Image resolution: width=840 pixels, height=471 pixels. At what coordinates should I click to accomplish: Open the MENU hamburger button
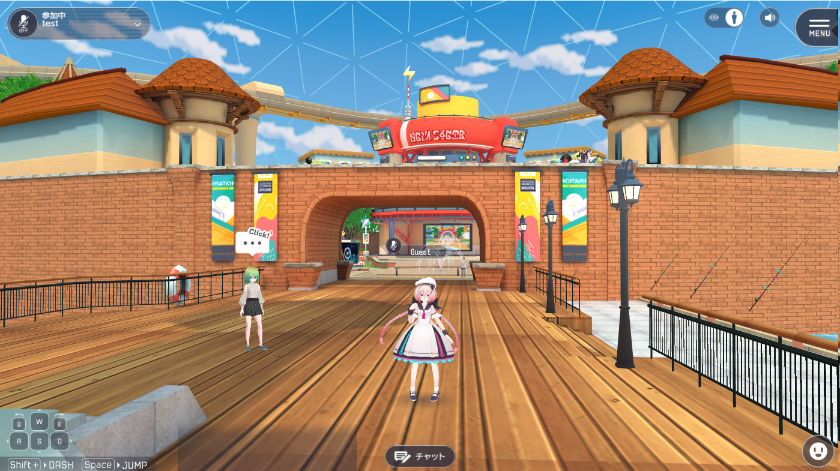pos(818,27)
